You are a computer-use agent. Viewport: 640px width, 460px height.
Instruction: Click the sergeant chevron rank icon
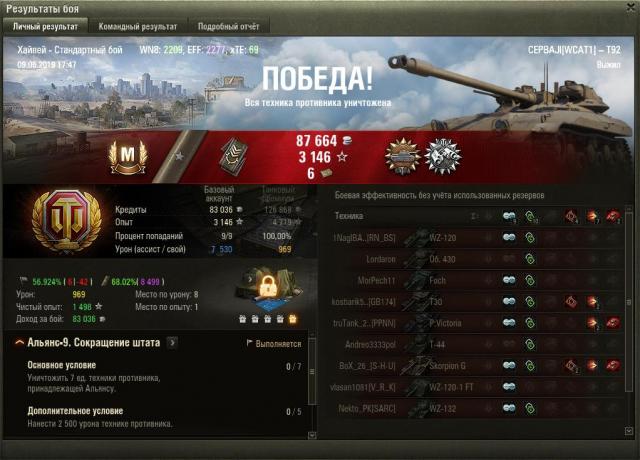[235, 155]
